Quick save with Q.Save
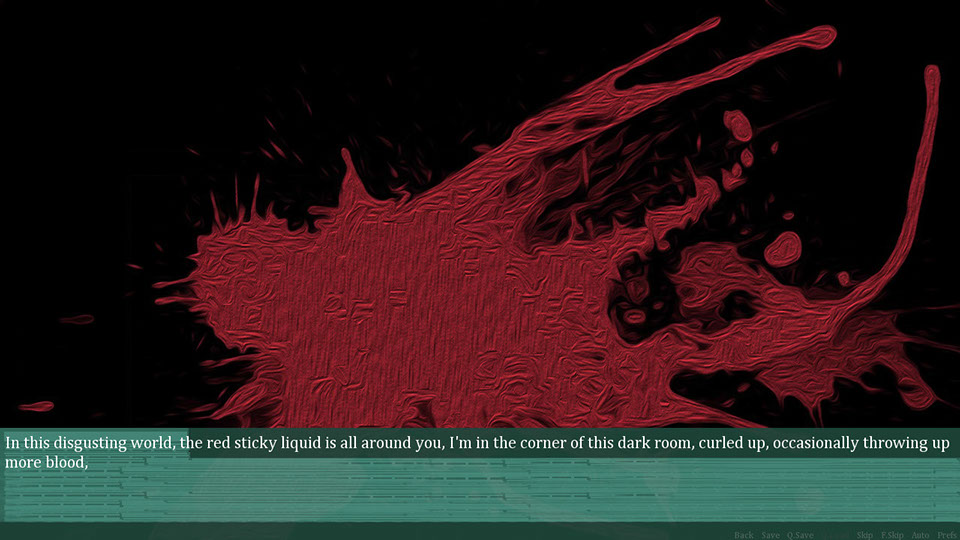 click(800, 535)
